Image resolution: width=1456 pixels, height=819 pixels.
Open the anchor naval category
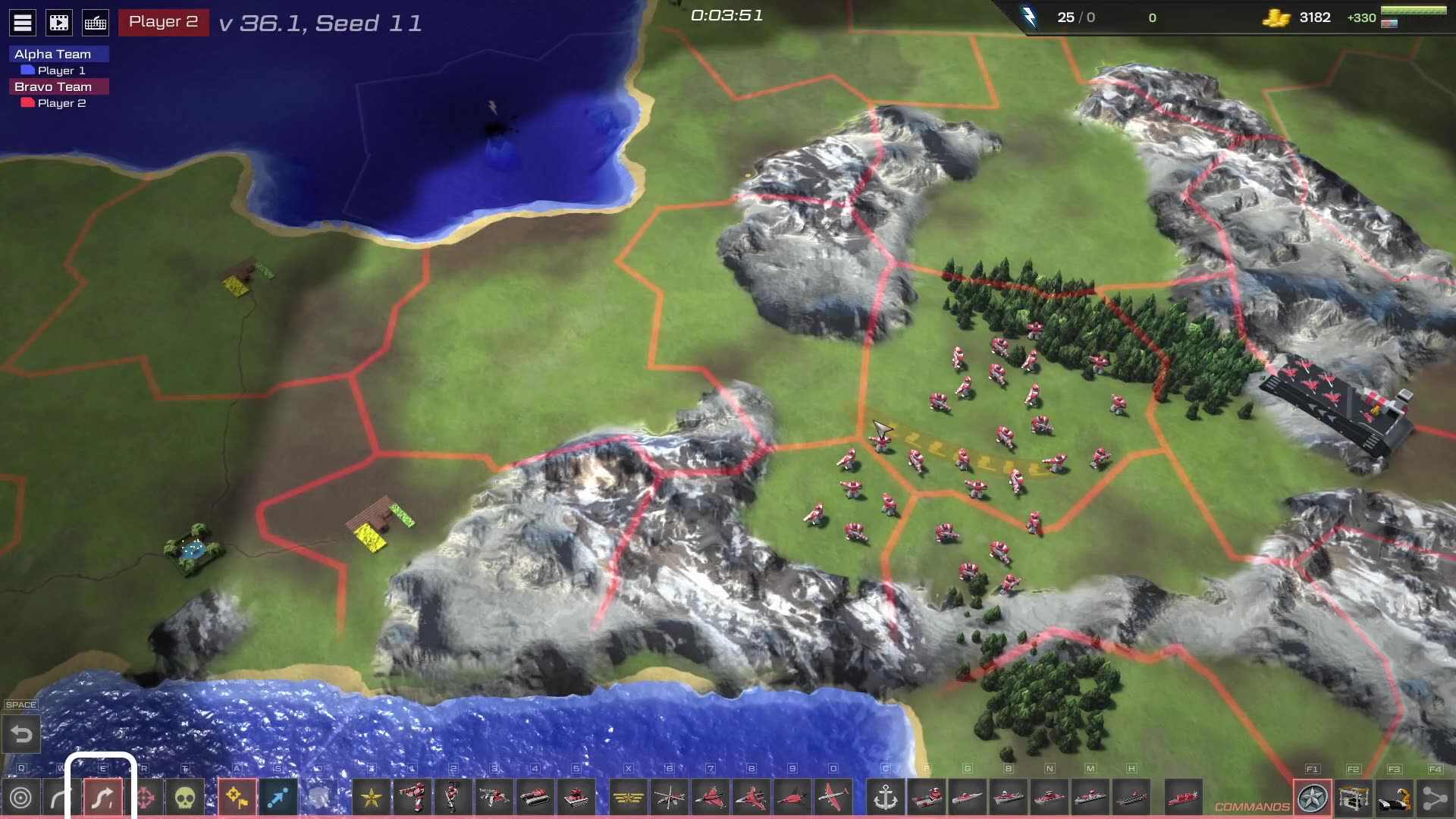(885, 798)
